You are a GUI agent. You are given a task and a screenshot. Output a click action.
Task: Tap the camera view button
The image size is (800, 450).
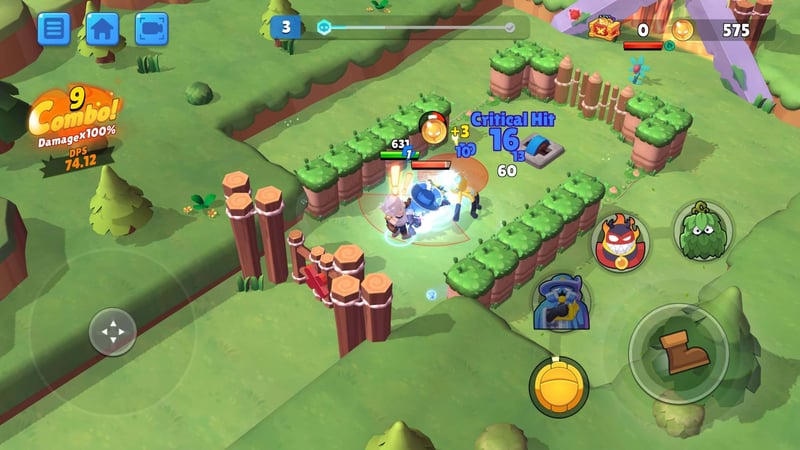point(151,28)
